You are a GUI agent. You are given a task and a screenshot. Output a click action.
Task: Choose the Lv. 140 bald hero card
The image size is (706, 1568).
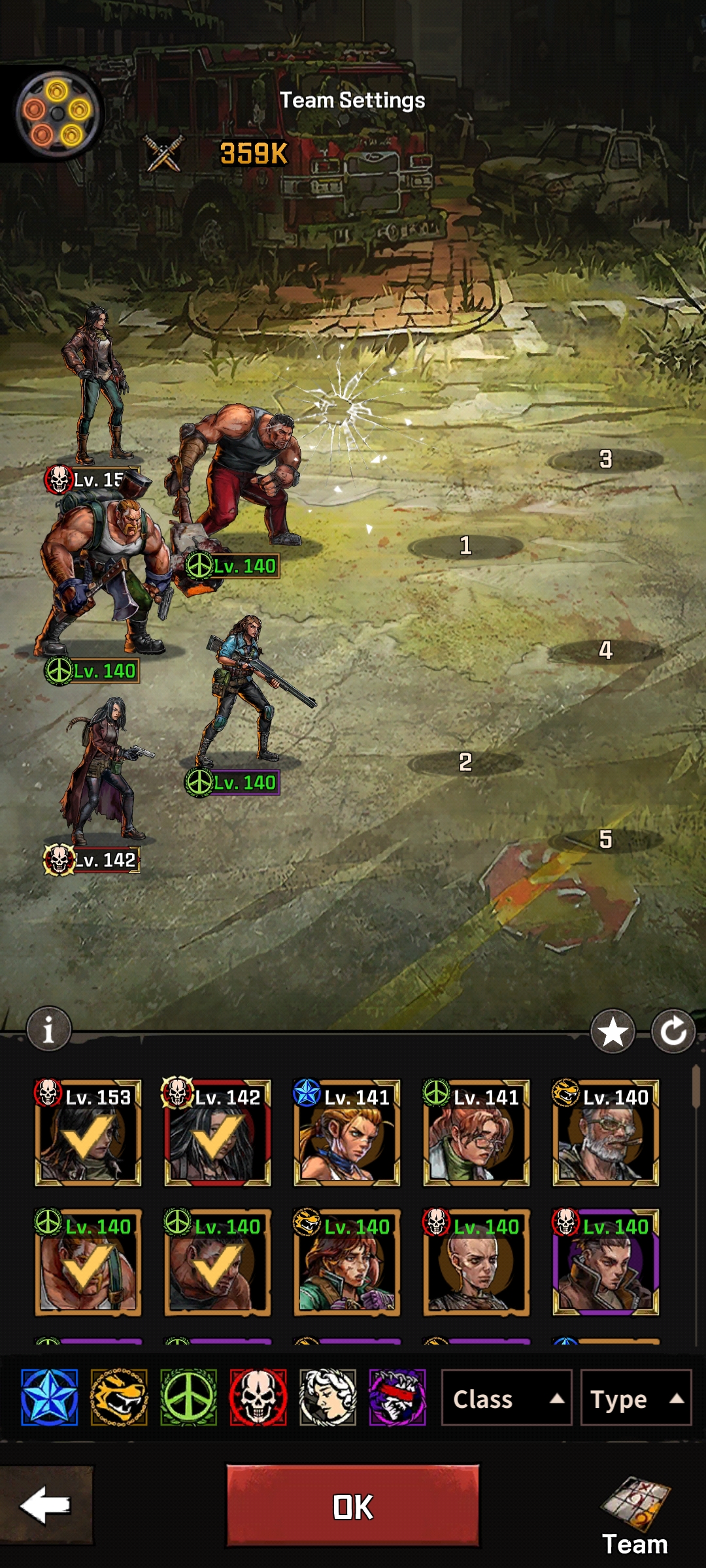click(477, 1262)
